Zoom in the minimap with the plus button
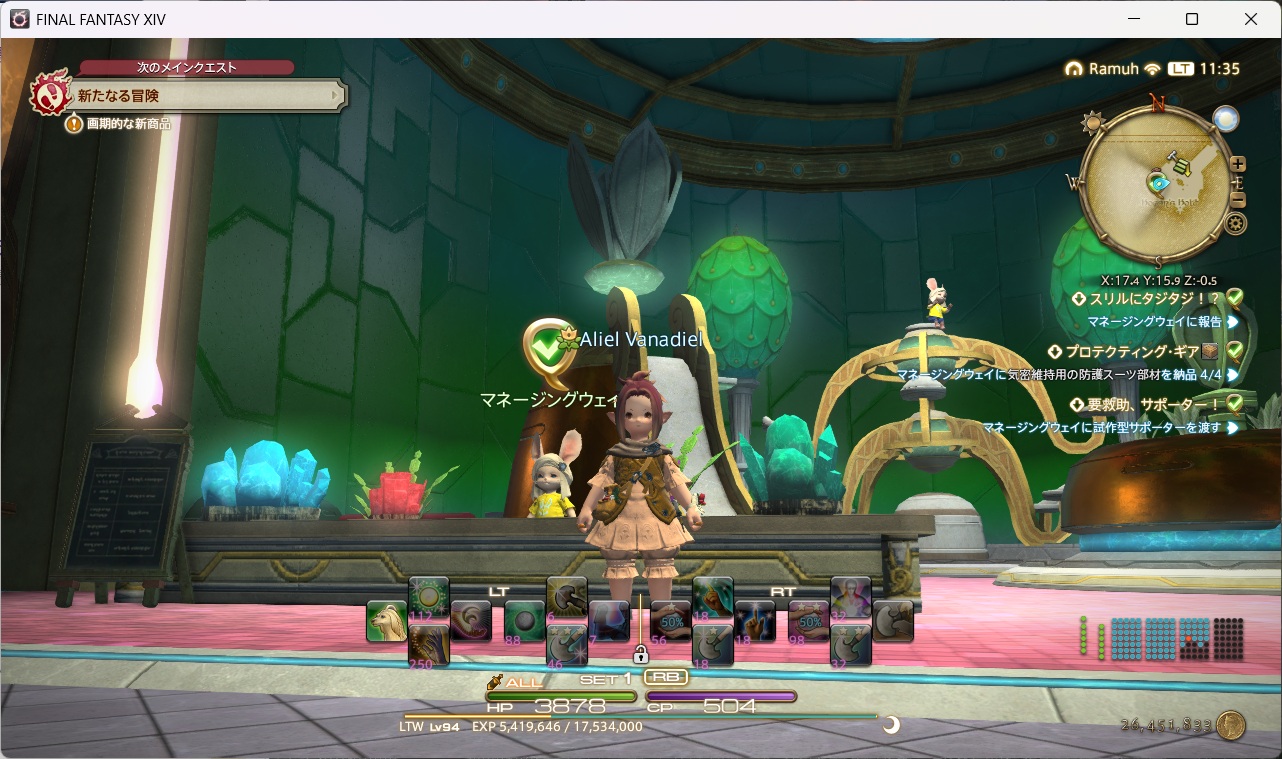 pos(1238,164)
